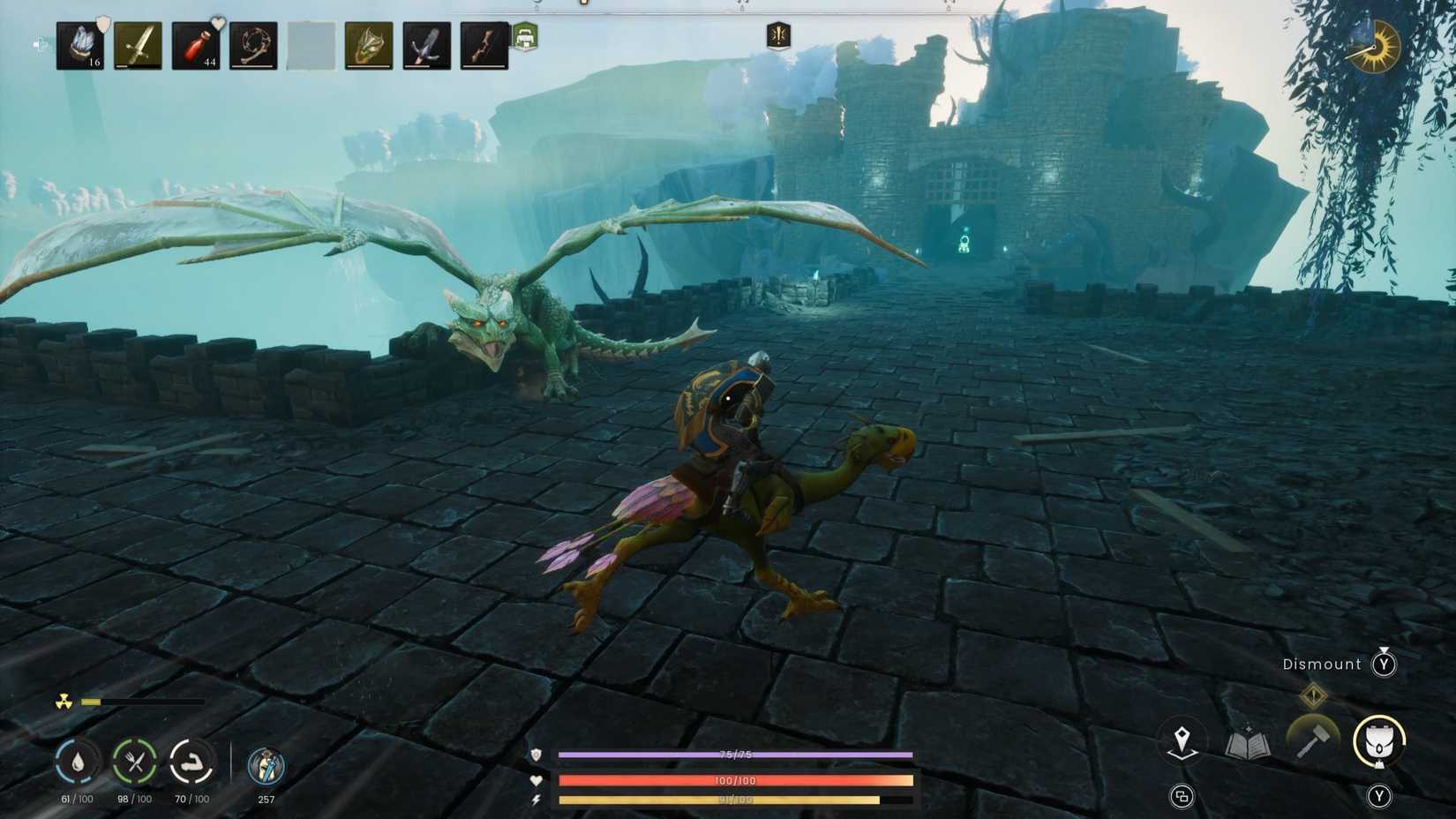Select the bone ring hotbar slot

253,43
